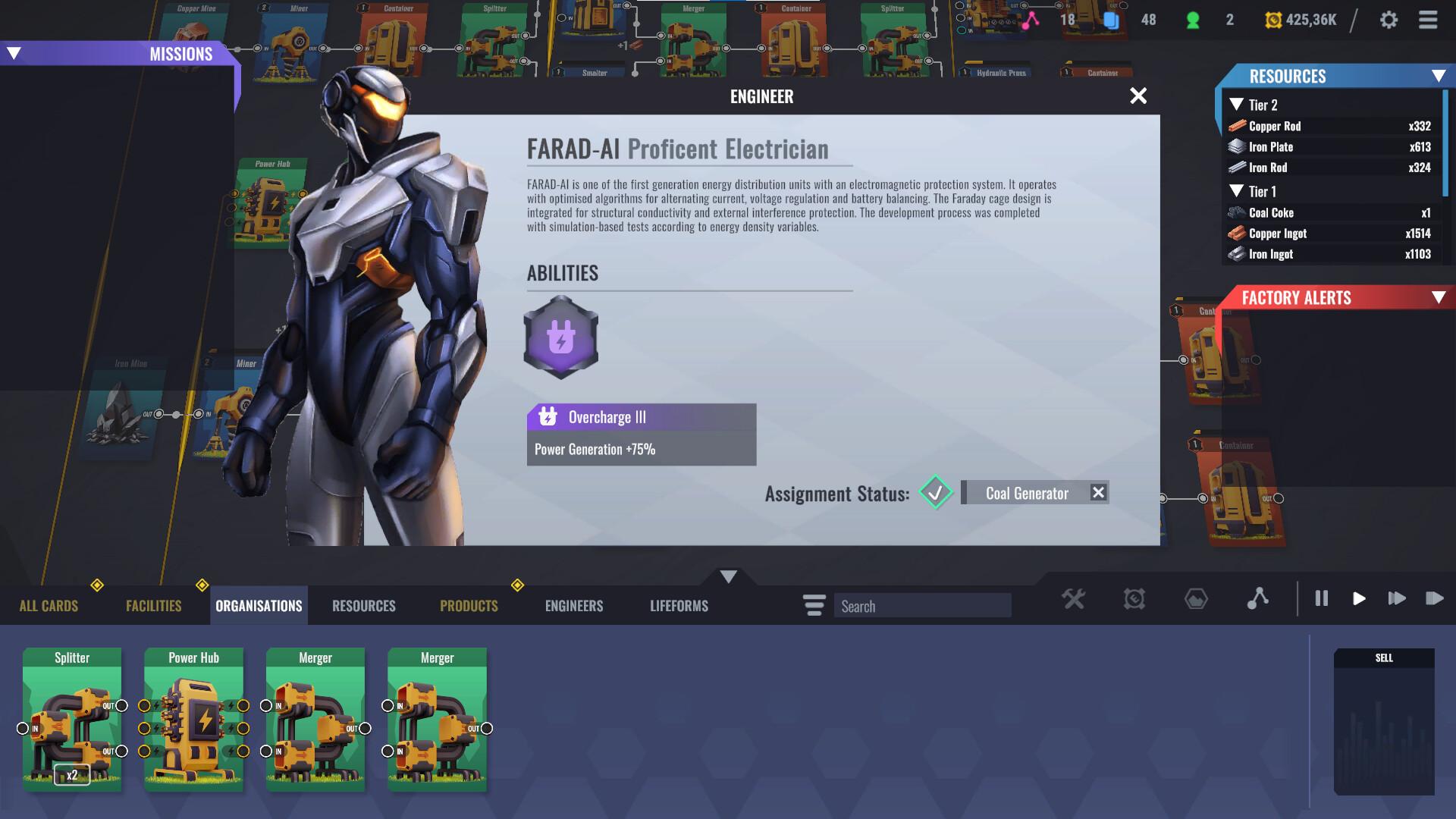Click inside the Search field
The image size is (1456, 819).
pyautogui.click(x=922, y=605)
